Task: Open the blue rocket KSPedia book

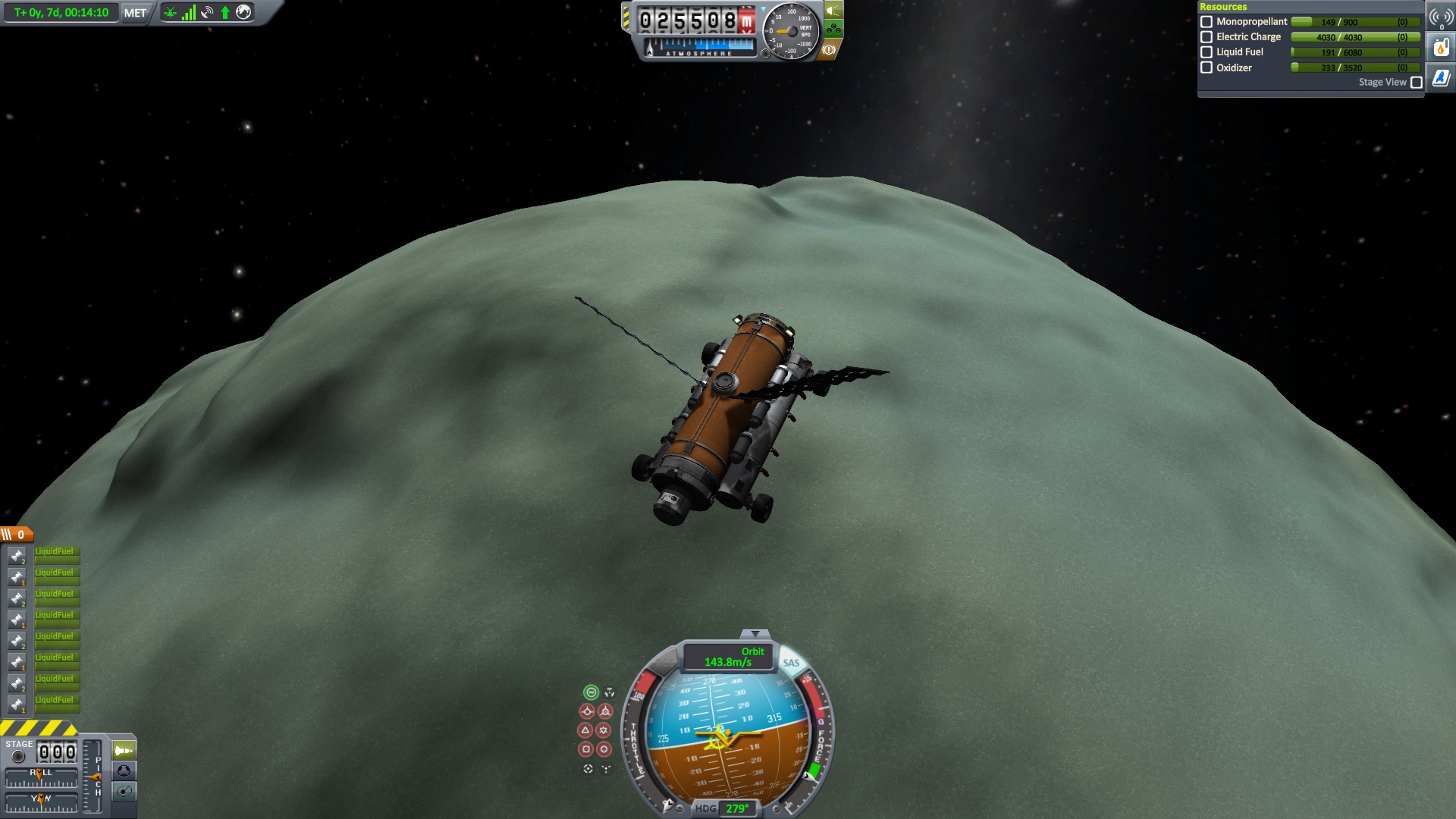Action: click(x=1441, y=78)
